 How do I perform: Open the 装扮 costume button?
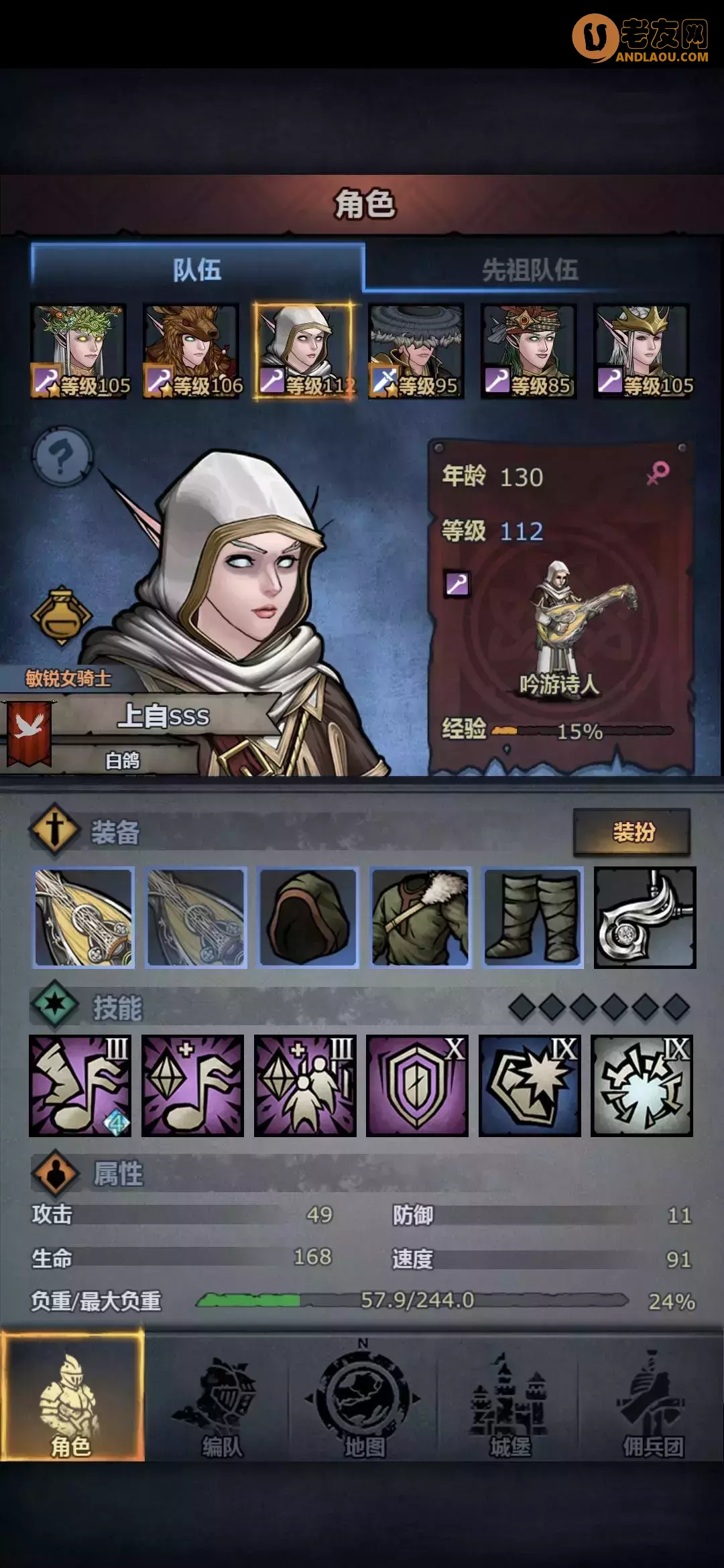pos(631,832)
